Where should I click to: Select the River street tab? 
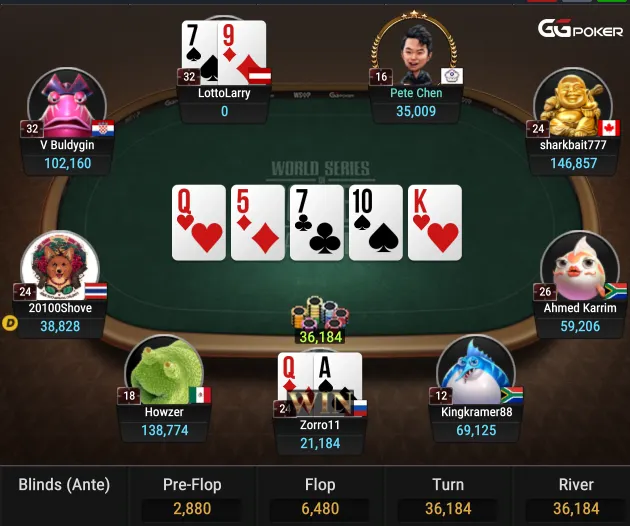click(x=575, y=495)
